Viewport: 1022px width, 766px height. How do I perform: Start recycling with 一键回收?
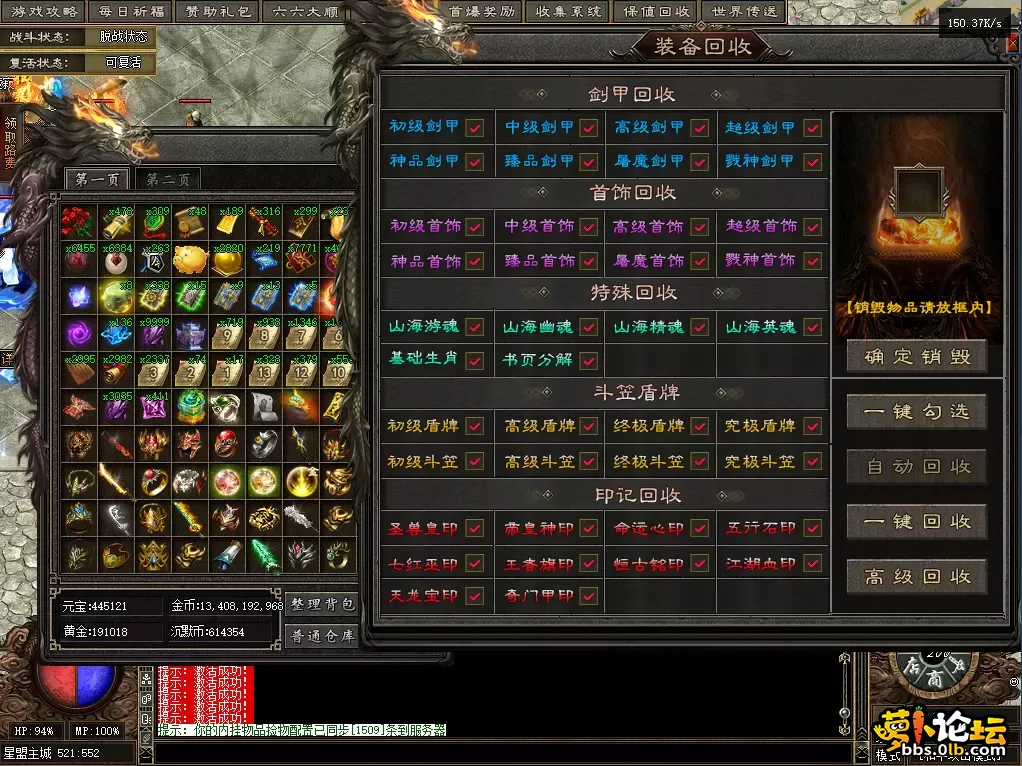[917, 521]
